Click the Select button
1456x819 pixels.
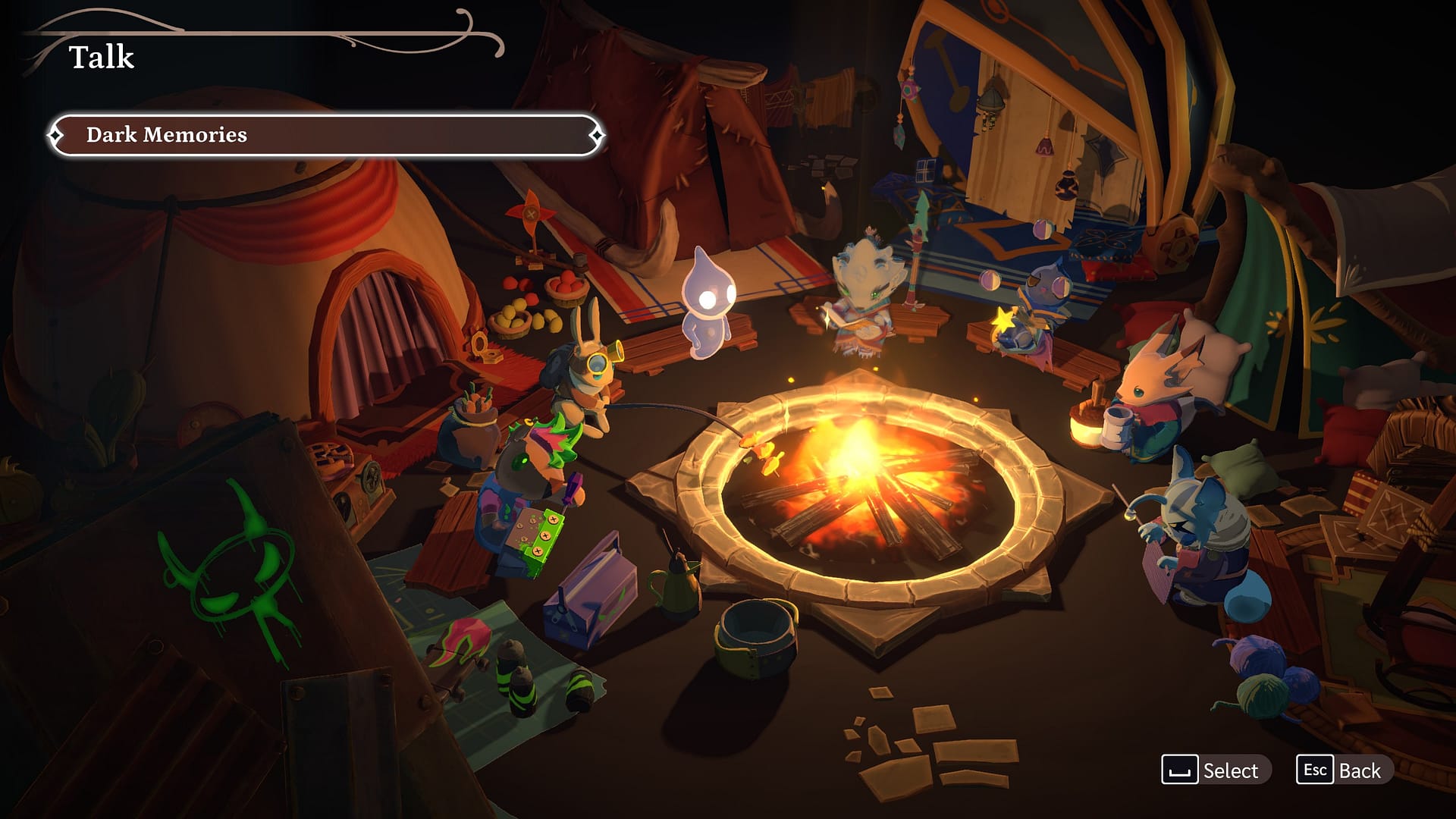pyautogui.click(x=1215, y=770)
